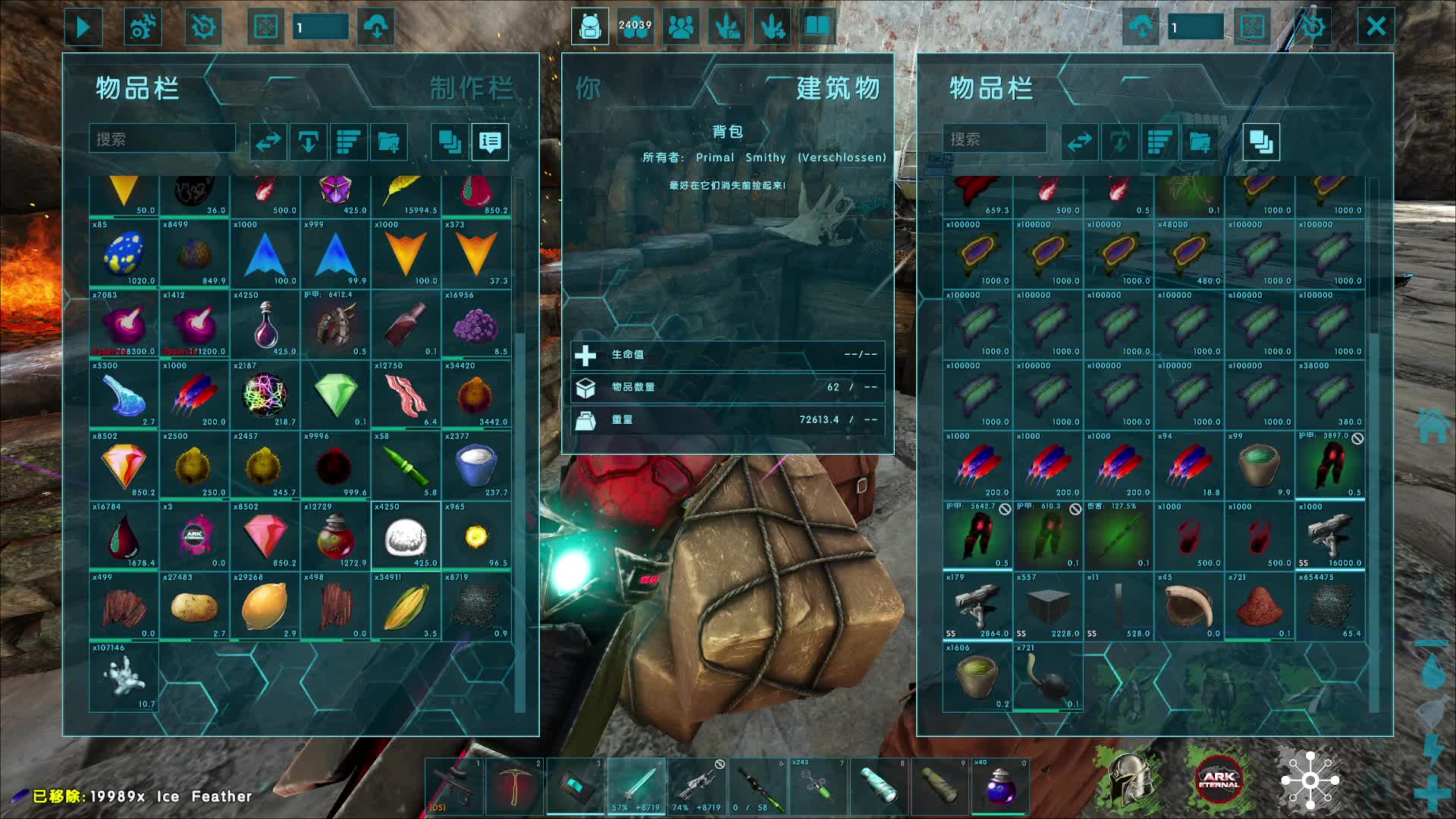This screenshot has width=1456, height=819.
Task: Click the ARK Eternal logo icon
Action: click(1219, 780)
